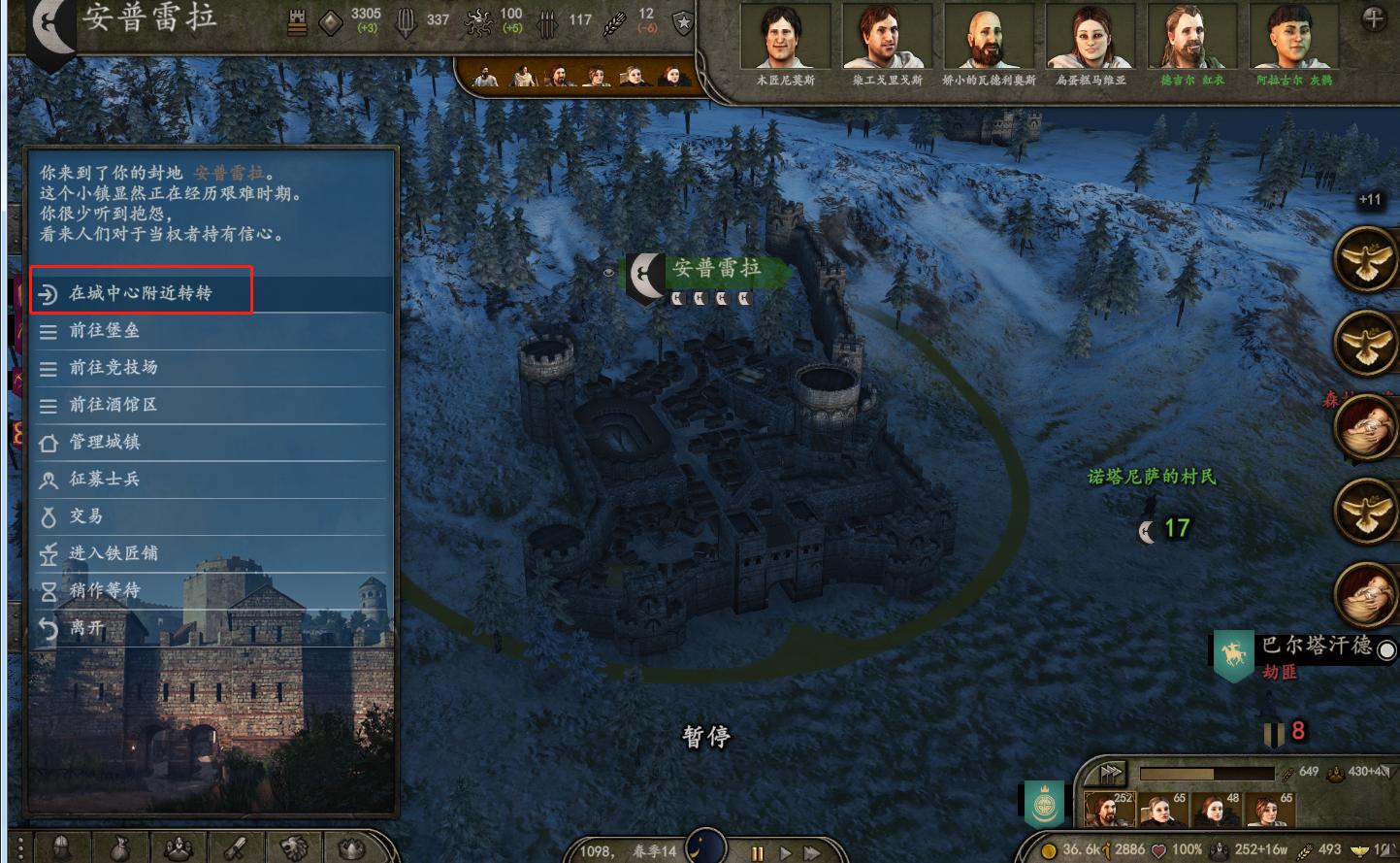
Task: Visit the tavern district with 前往酒馆区
Action: [114, 405]
